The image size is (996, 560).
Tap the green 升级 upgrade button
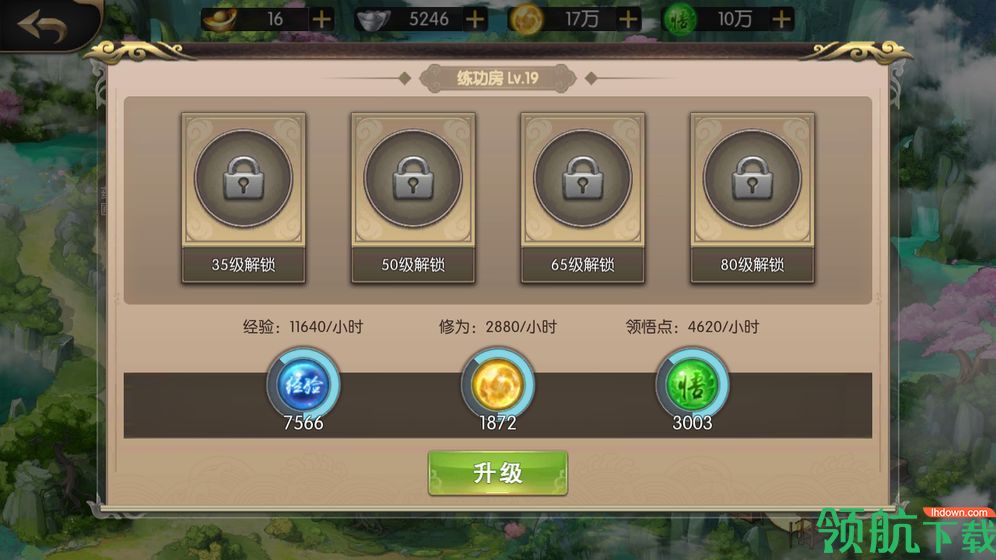tap(498, 472)
